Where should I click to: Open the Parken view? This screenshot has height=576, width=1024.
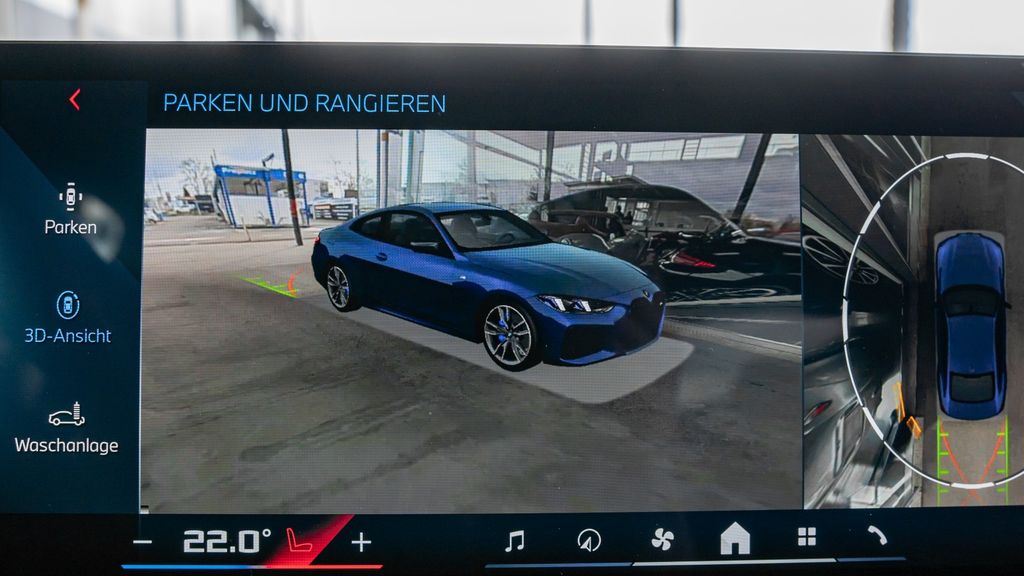[x=70, y=209]
